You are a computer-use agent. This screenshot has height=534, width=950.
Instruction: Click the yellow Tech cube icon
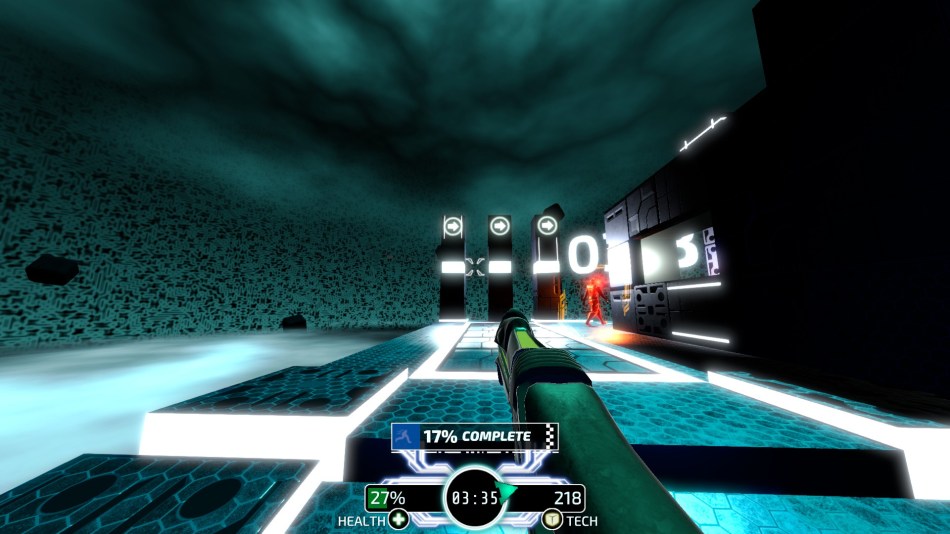tap(551, 519)
